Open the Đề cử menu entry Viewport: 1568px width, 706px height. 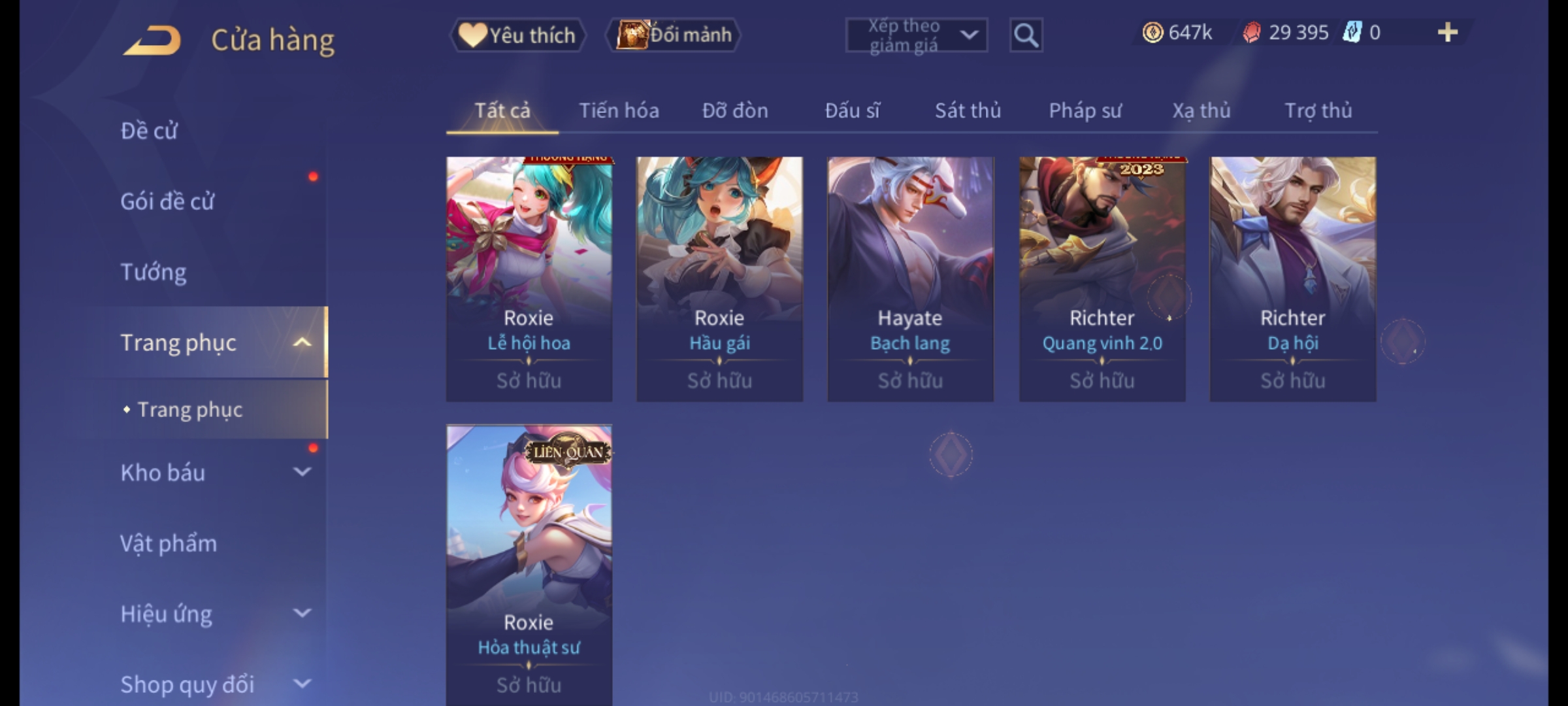[x=149, y=131]
